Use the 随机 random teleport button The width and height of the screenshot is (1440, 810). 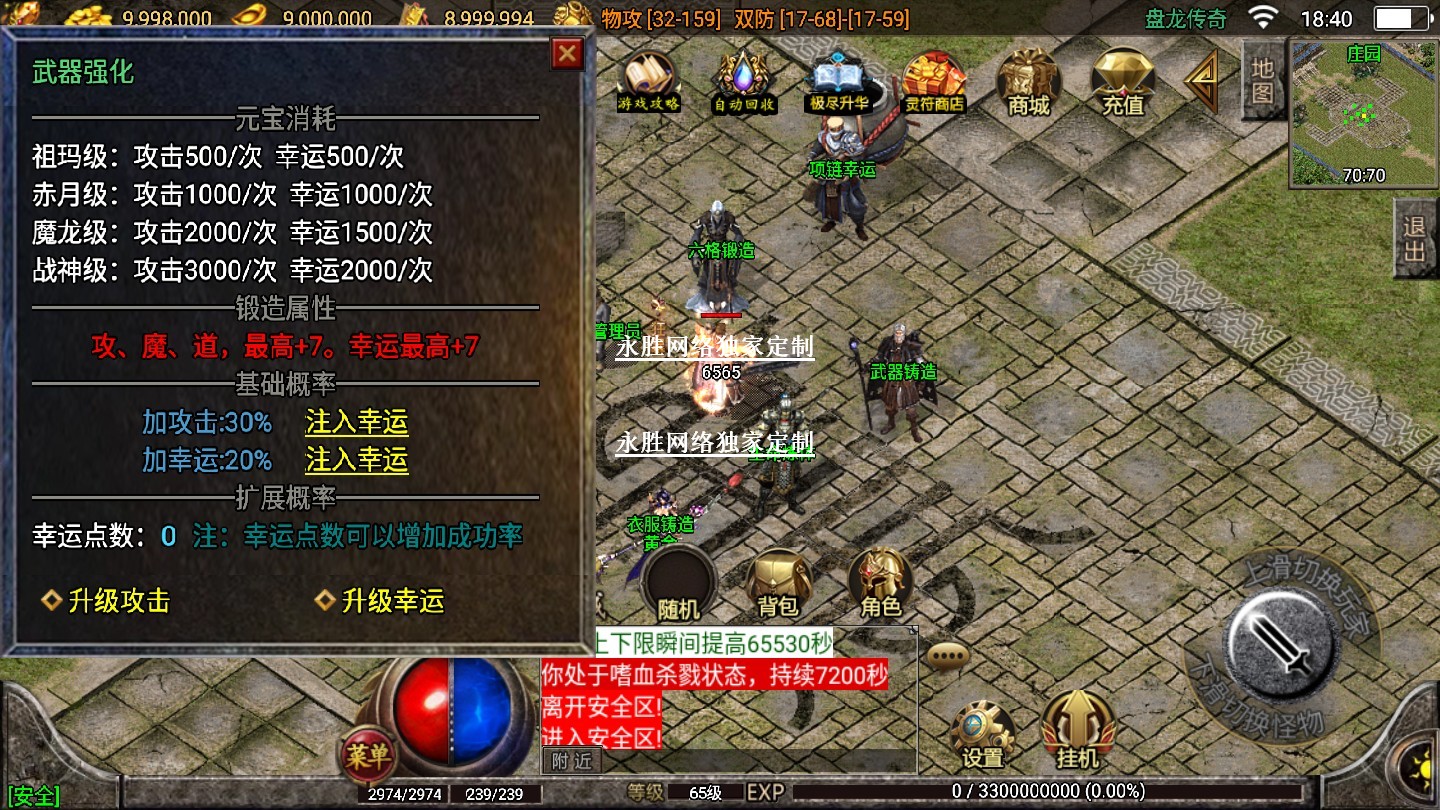679,584
